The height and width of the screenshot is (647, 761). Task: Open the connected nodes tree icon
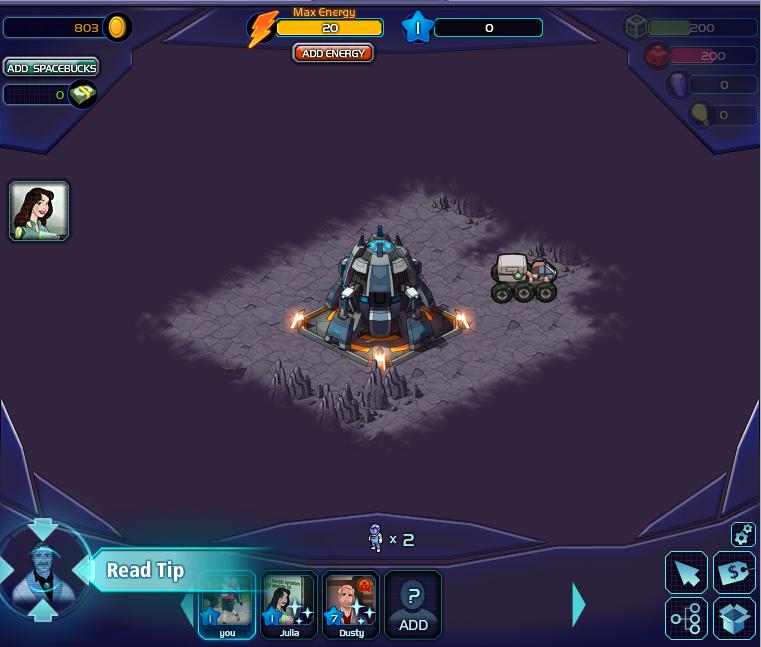pos(686,619)
